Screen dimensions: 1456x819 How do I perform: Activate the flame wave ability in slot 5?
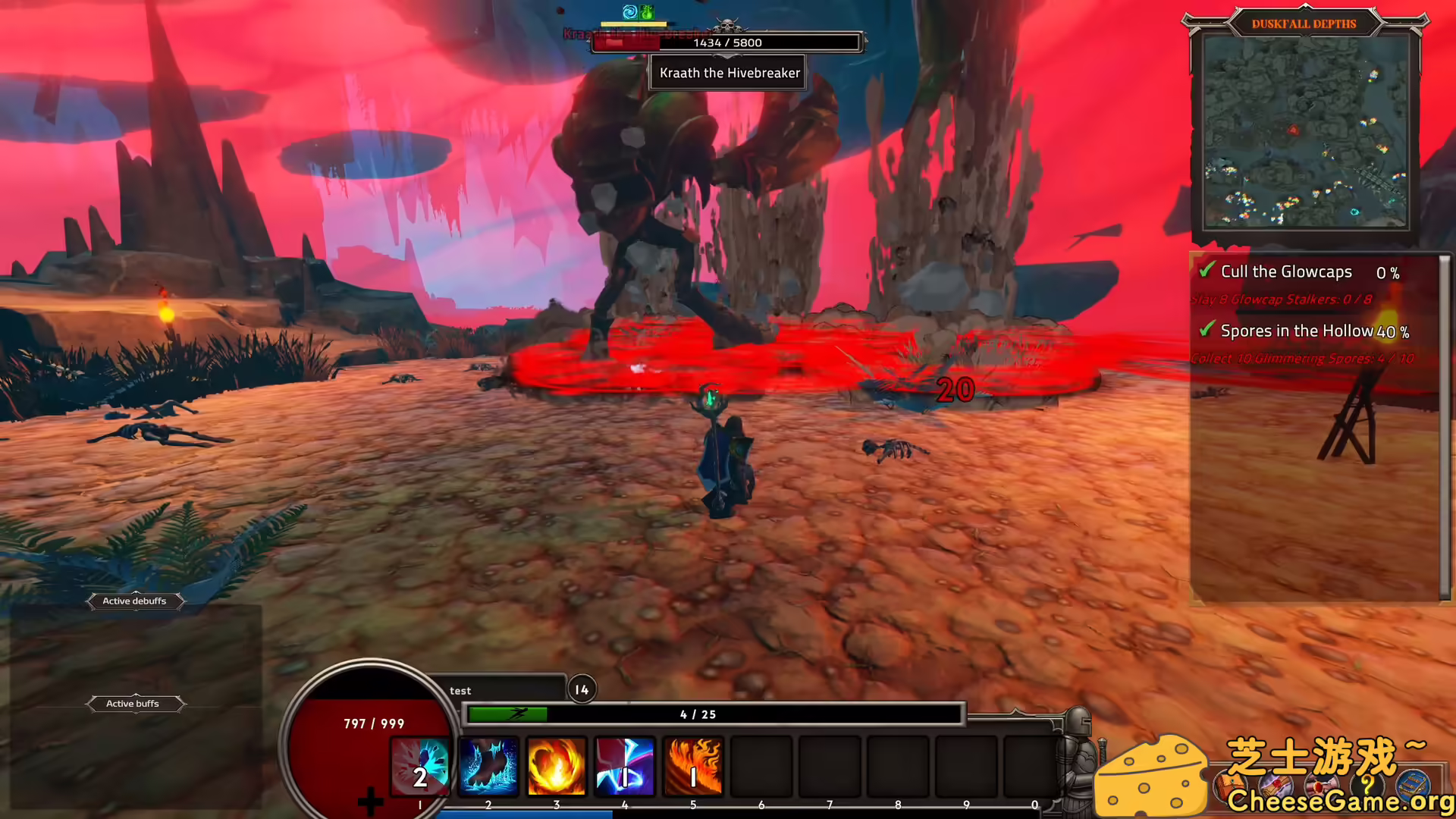tap(692, 767)
